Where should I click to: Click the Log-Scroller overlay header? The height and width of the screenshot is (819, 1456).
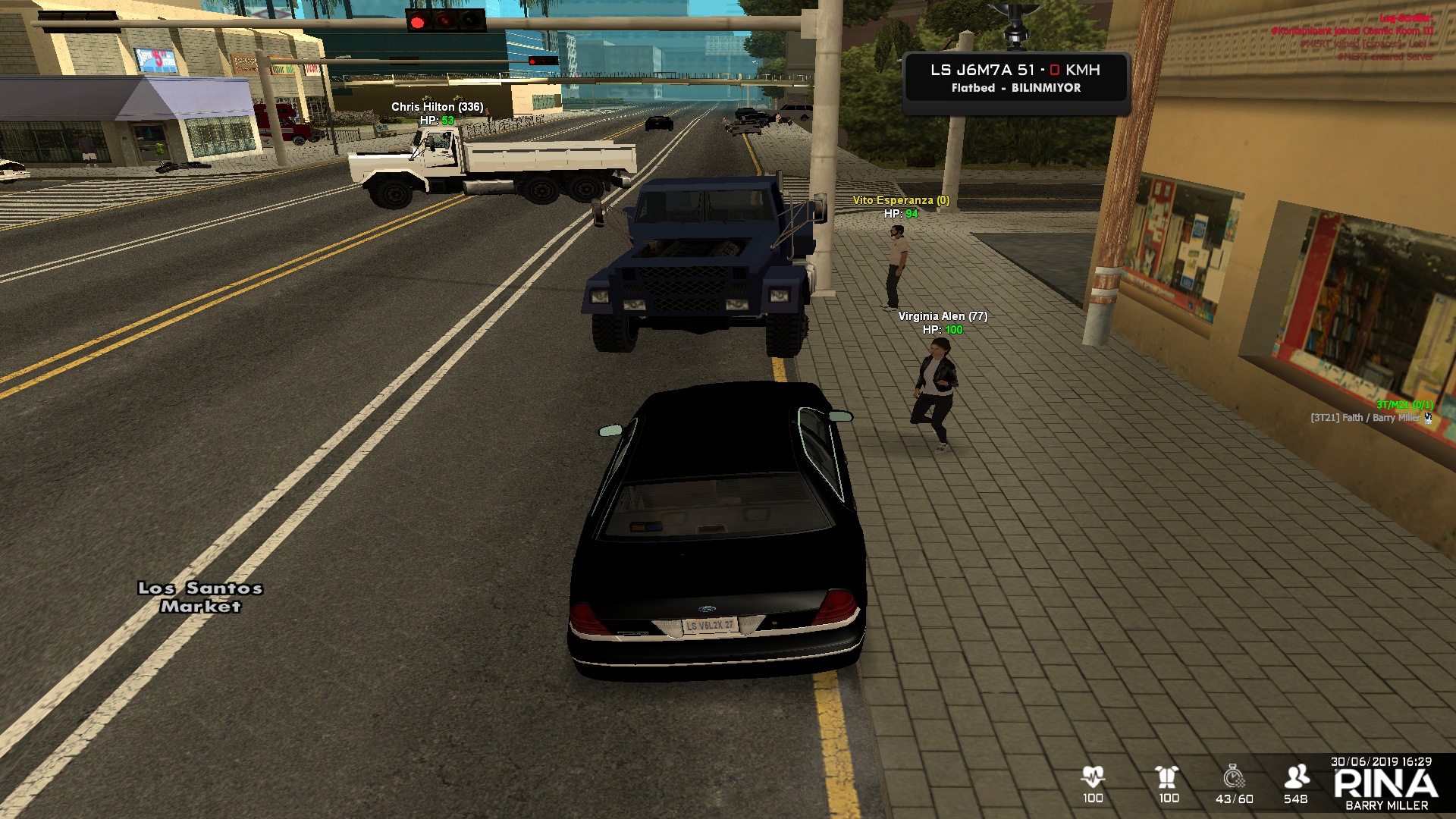coord(1406,18)
